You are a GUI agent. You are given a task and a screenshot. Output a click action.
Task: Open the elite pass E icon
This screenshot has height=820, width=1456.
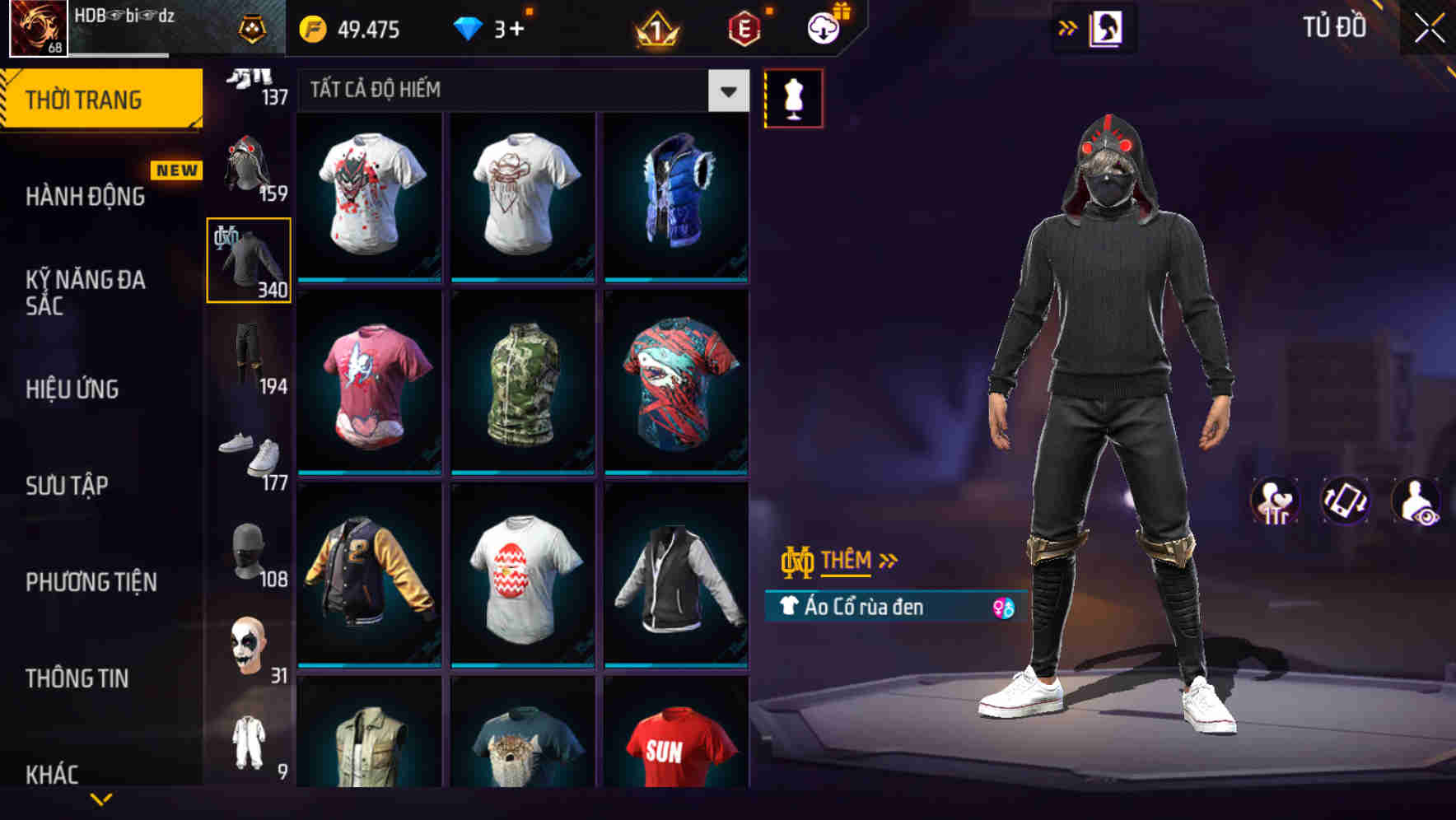pyautogui.click(x=741, y=30)
